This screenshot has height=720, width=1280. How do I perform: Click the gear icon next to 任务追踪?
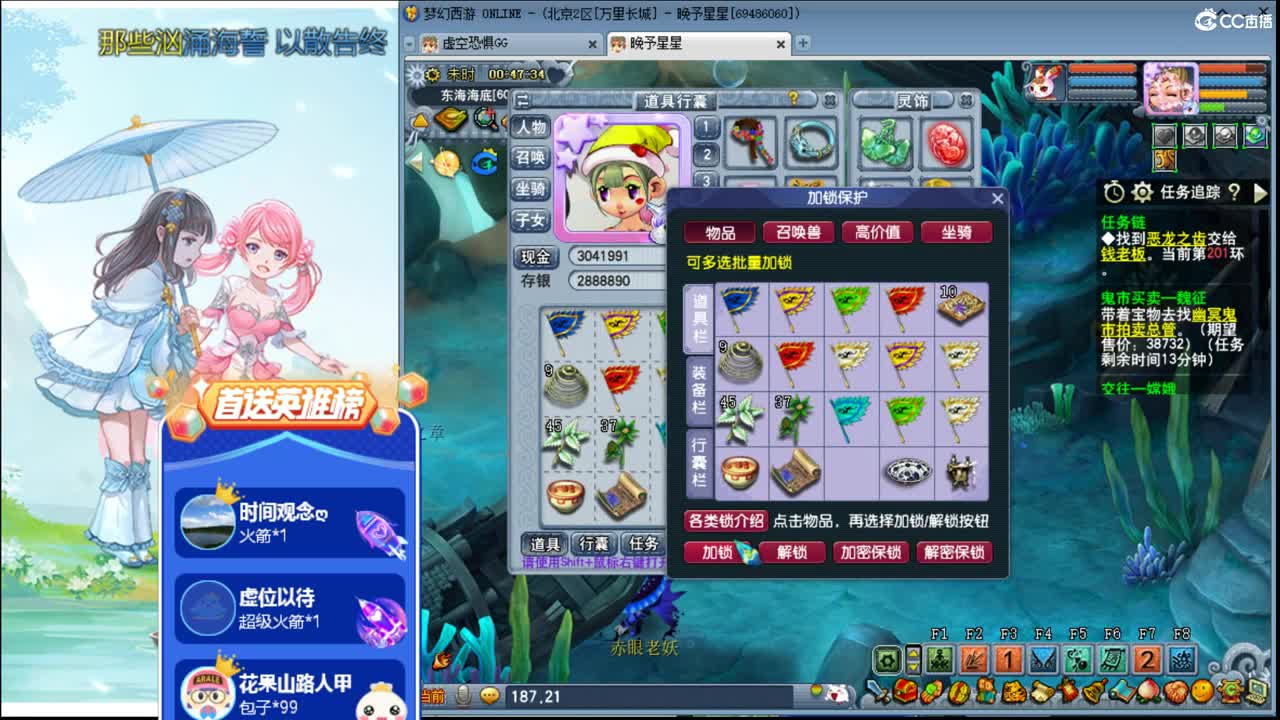[x=1141, y=192]
